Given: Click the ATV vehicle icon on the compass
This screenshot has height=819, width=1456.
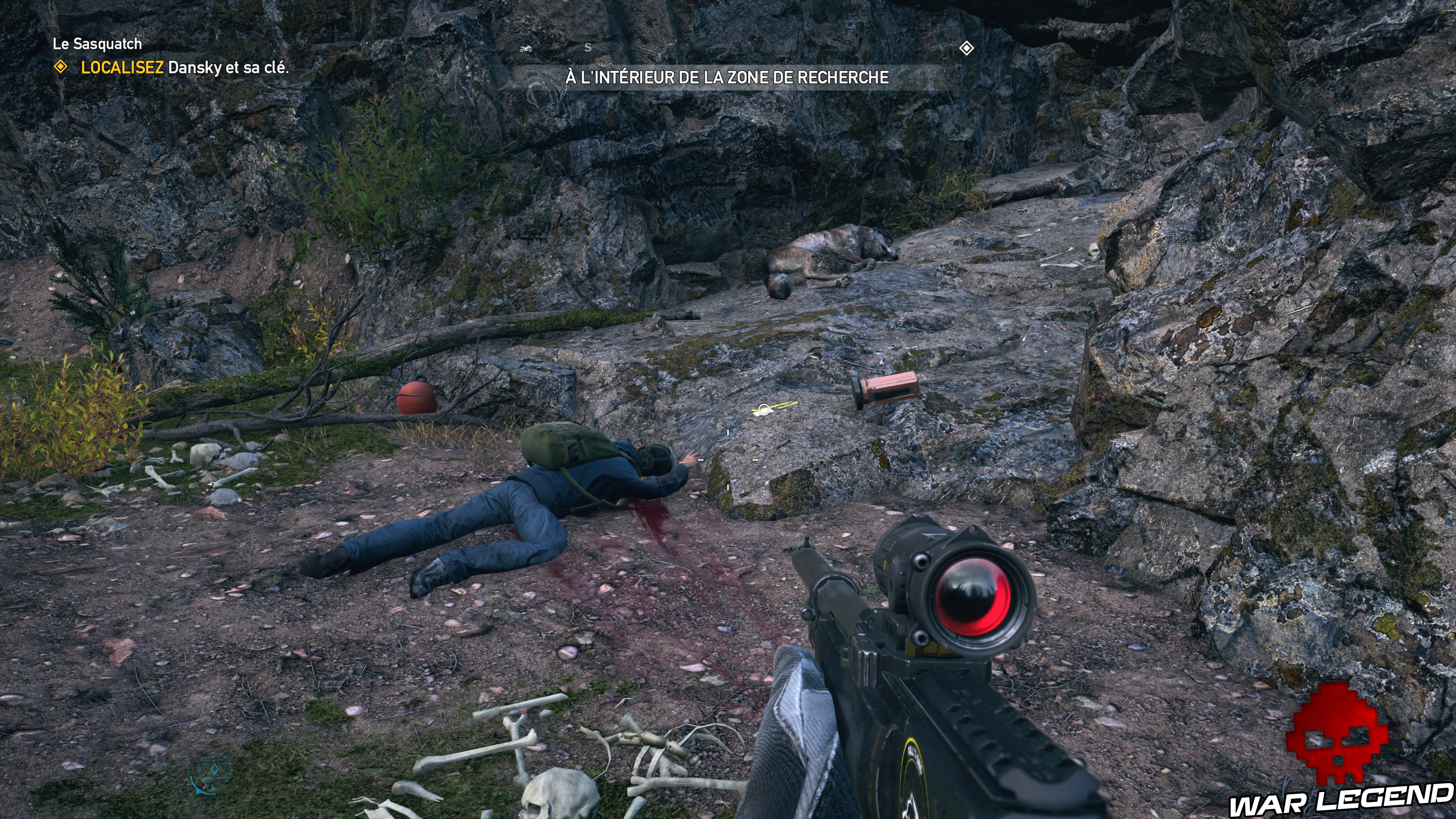Looking at the screenshot, I should (x=526, y=50).
